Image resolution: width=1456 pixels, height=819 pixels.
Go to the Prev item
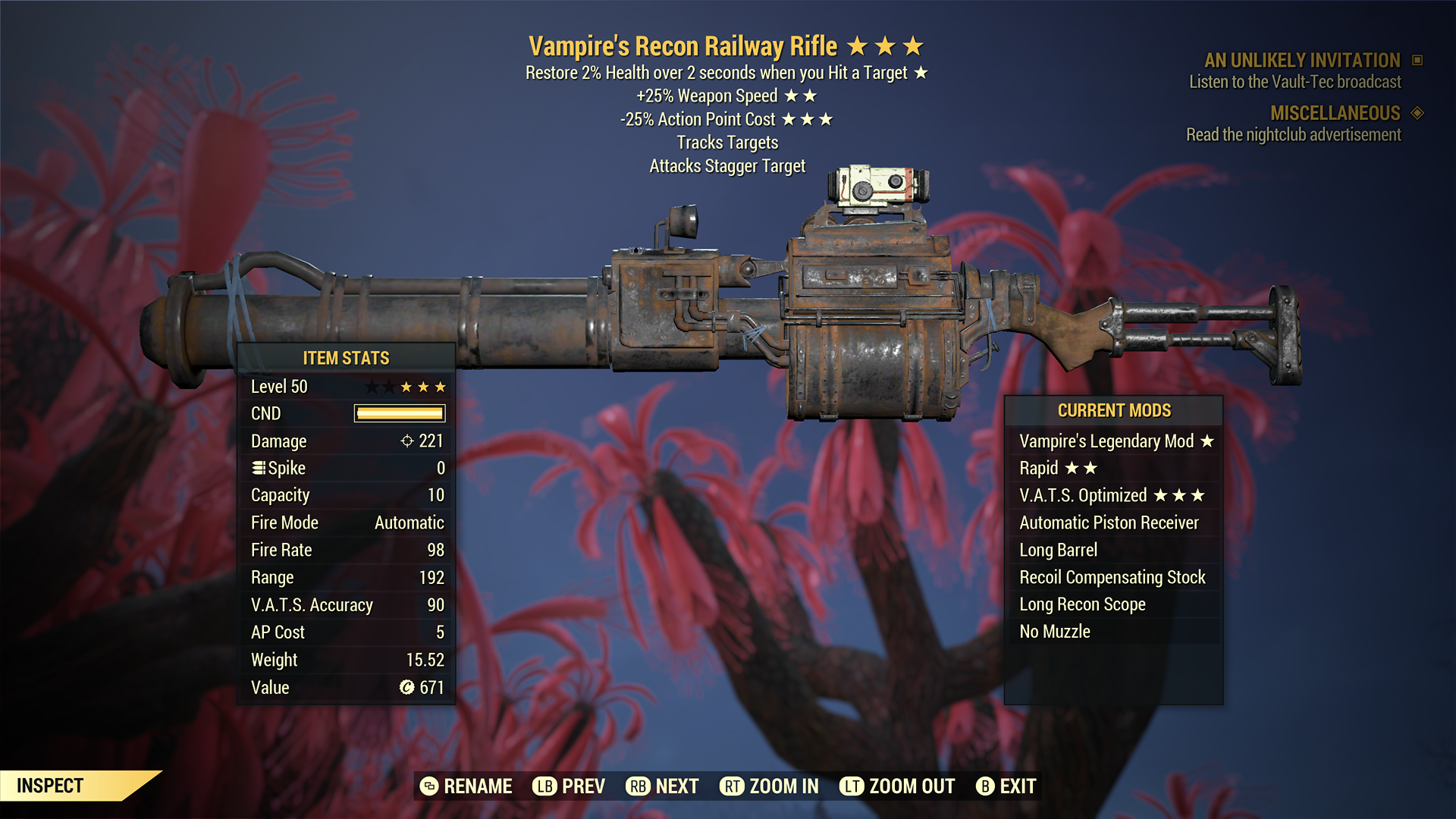tap(569, 786)
